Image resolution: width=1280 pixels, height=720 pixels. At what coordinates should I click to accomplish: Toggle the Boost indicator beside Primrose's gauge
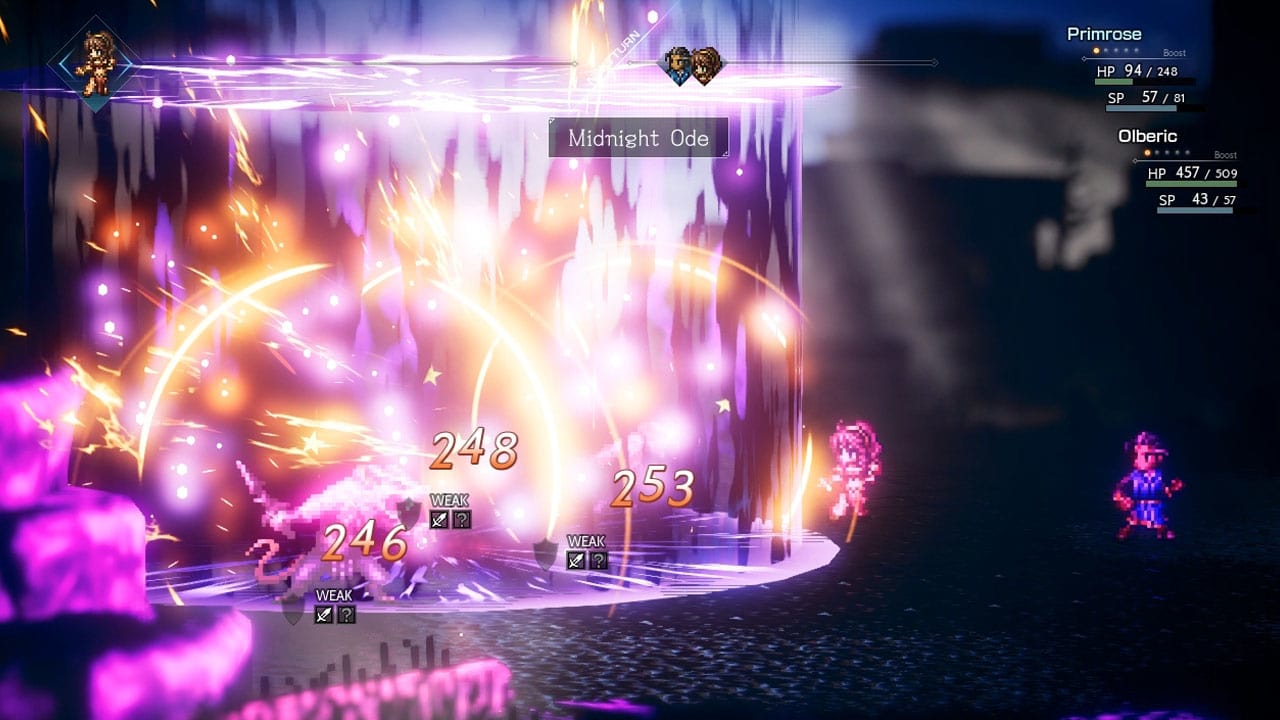tap(1176, 54)
